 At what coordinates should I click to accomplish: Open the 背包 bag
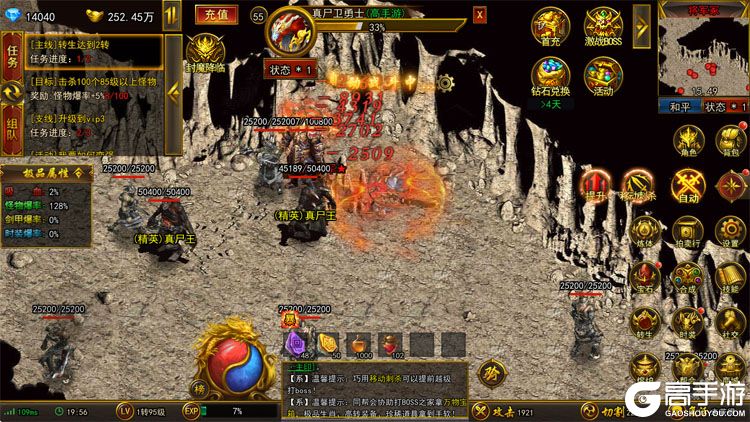point(731,140)
